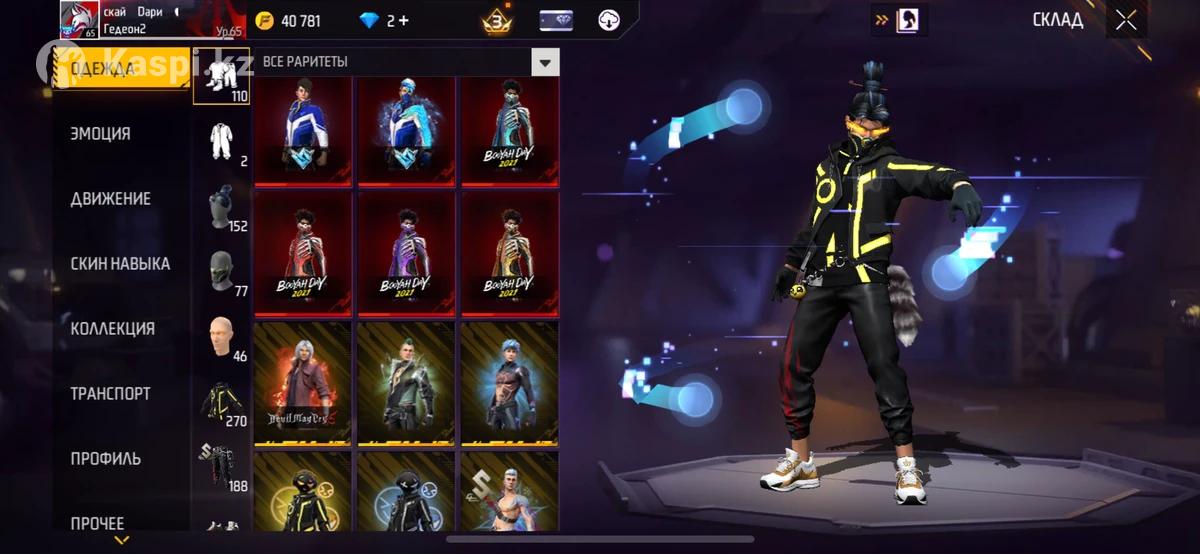Add diamonds via the diamond counter
The image size is (1200, 554).
pyautogui.click(x=384, y=21)
